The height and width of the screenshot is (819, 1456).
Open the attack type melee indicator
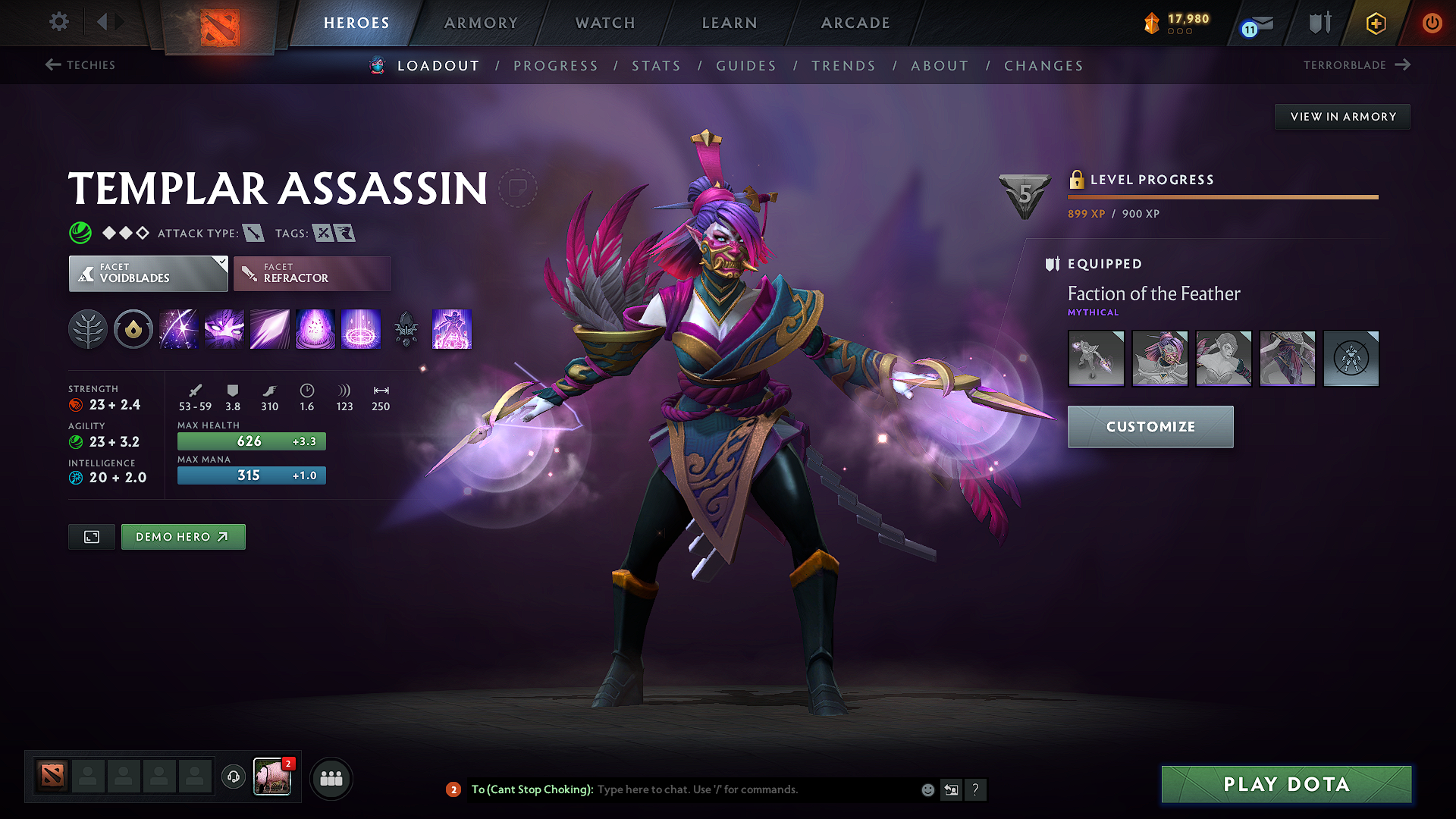254,233
